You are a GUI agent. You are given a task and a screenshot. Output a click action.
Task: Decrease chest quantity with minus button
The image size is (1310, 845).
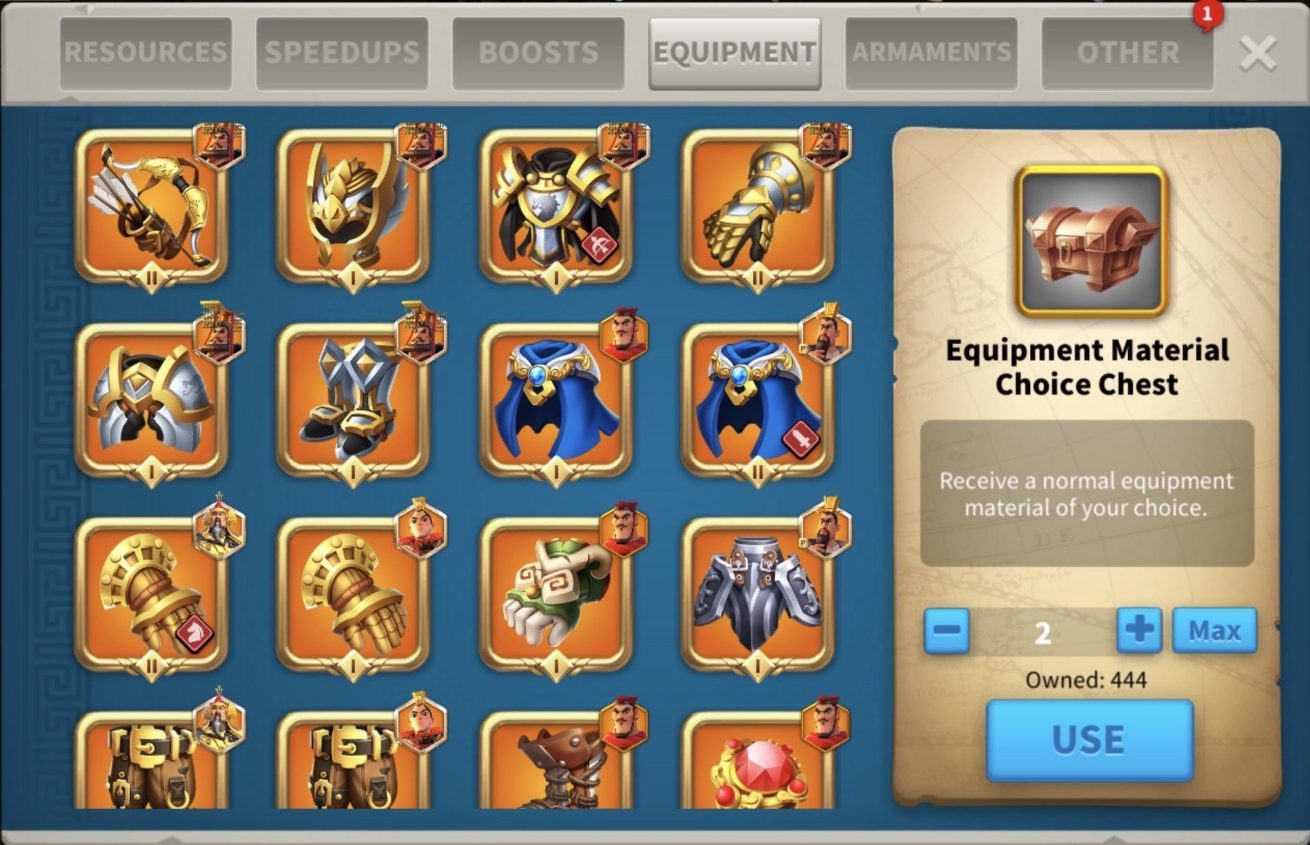point(946,631)
